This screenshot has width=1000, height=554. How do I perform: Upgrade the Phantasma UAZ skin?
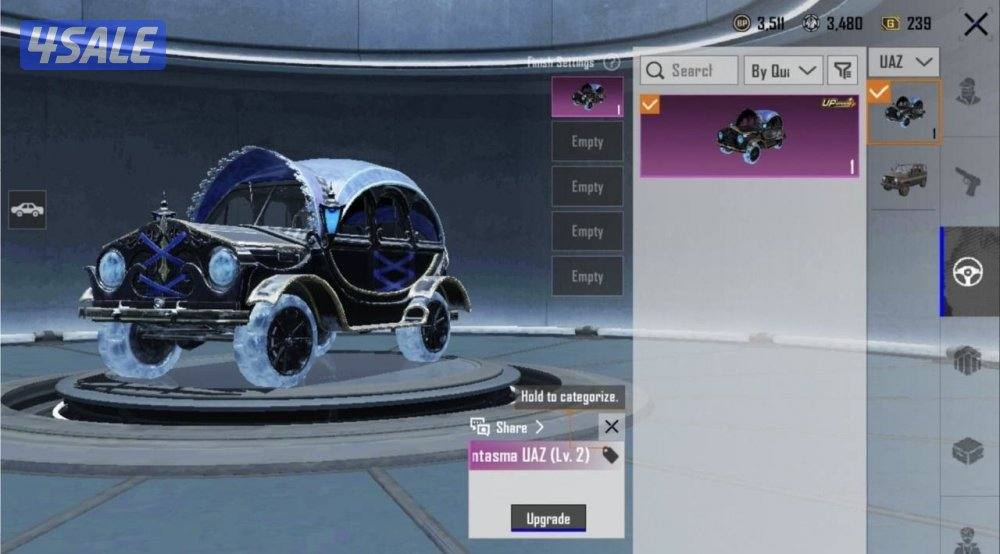548,518
